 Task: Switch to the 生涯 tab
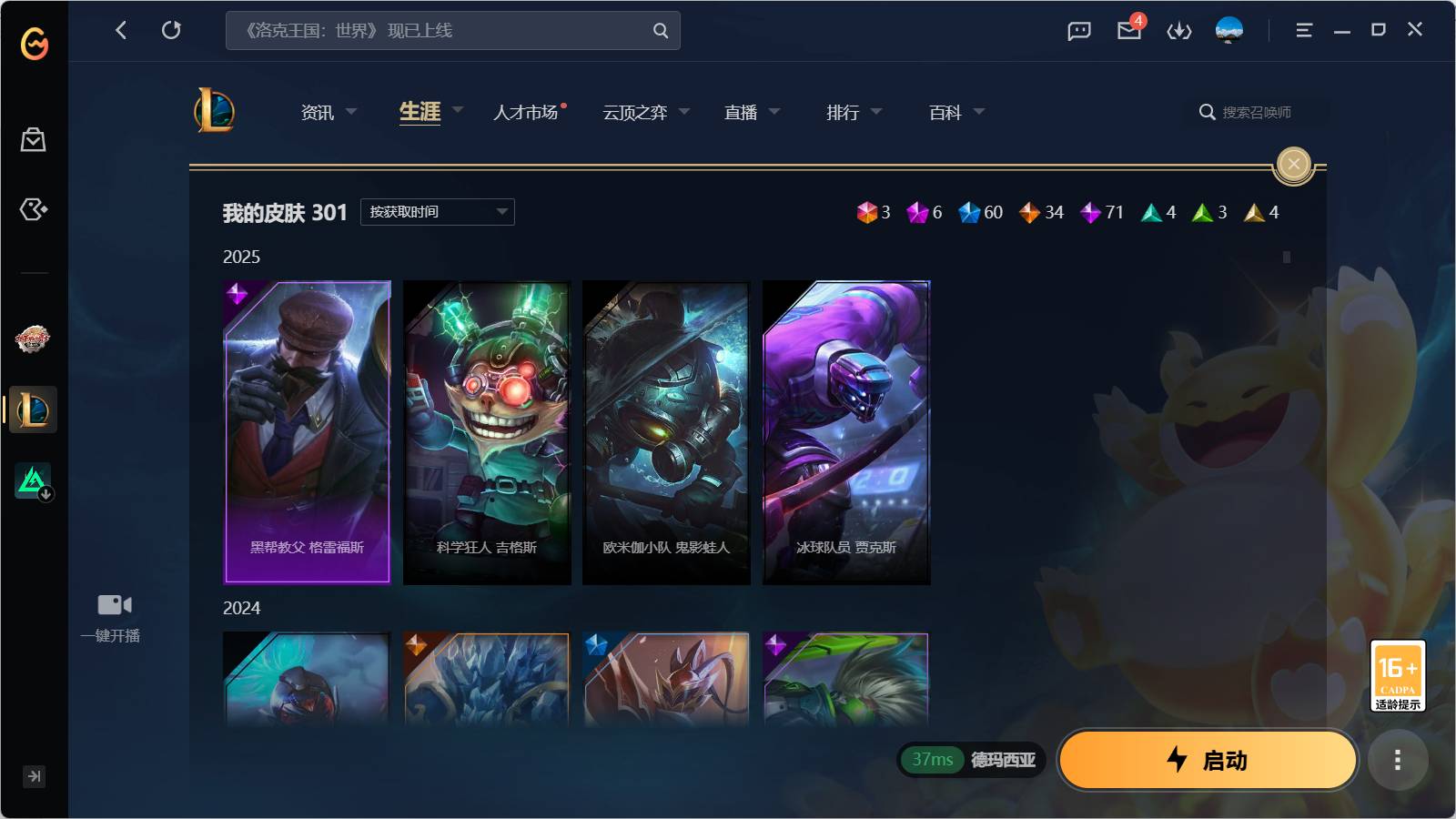(420, 111)
